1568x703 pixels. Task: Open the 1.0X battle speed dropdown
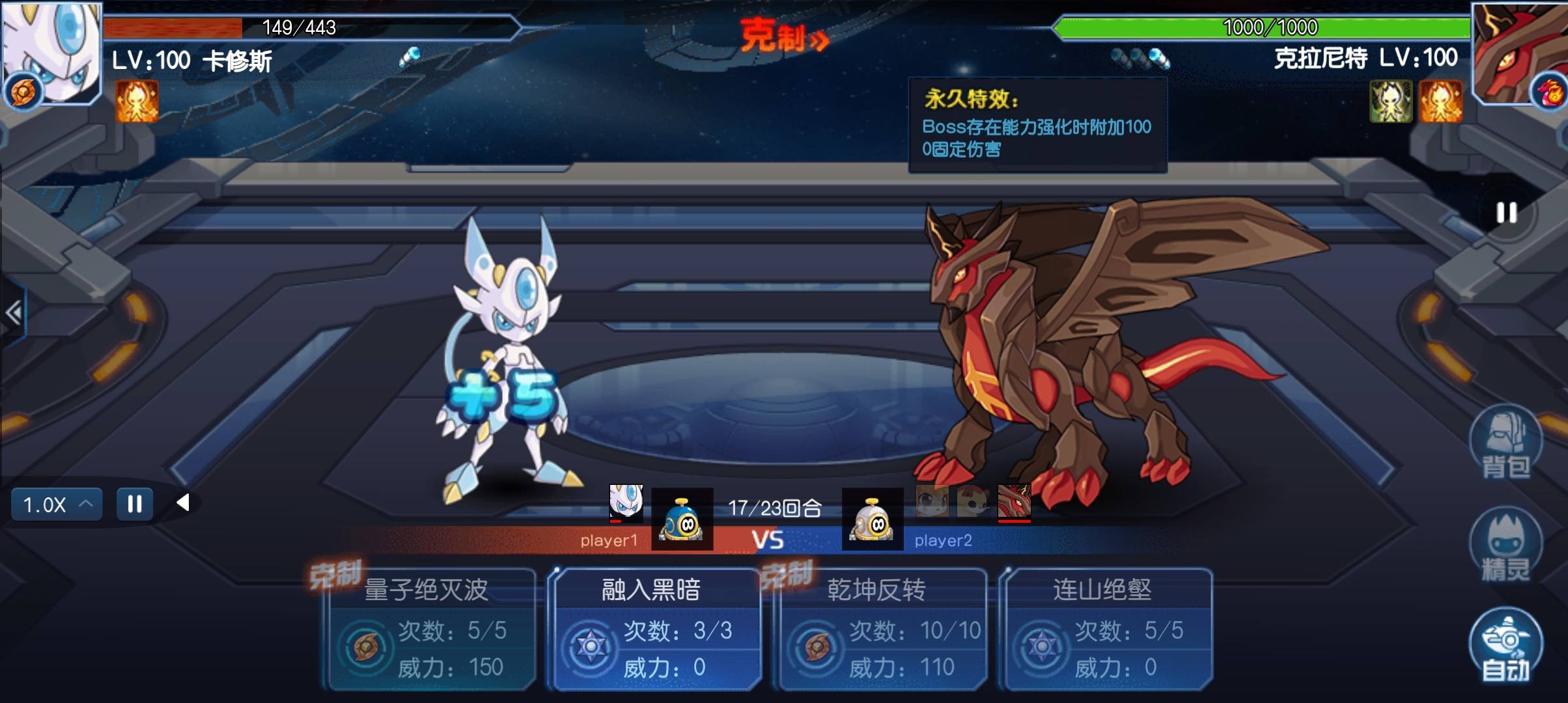click(55, 503)
